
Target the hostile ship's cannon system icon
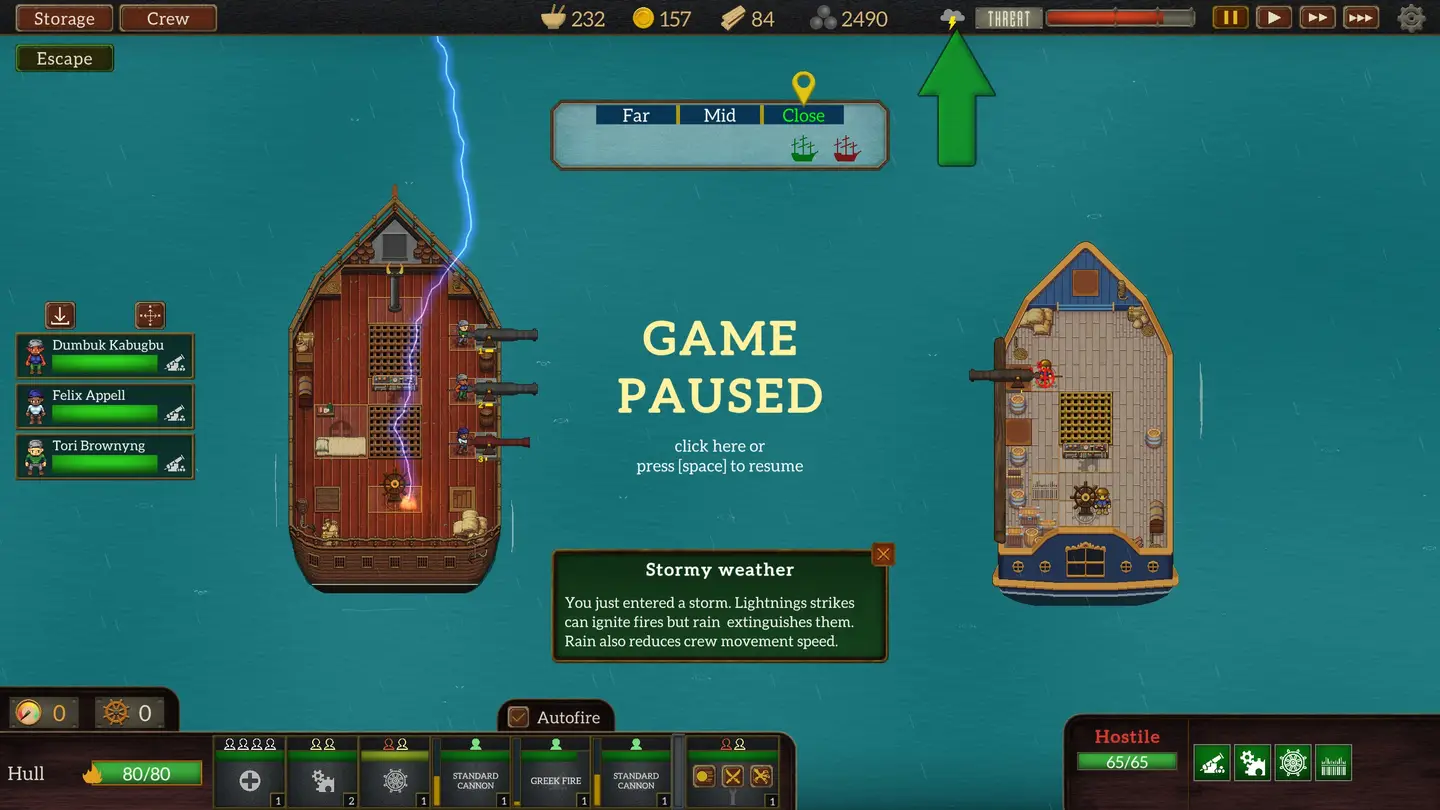pyautogui.click(x=1212, y=762)
